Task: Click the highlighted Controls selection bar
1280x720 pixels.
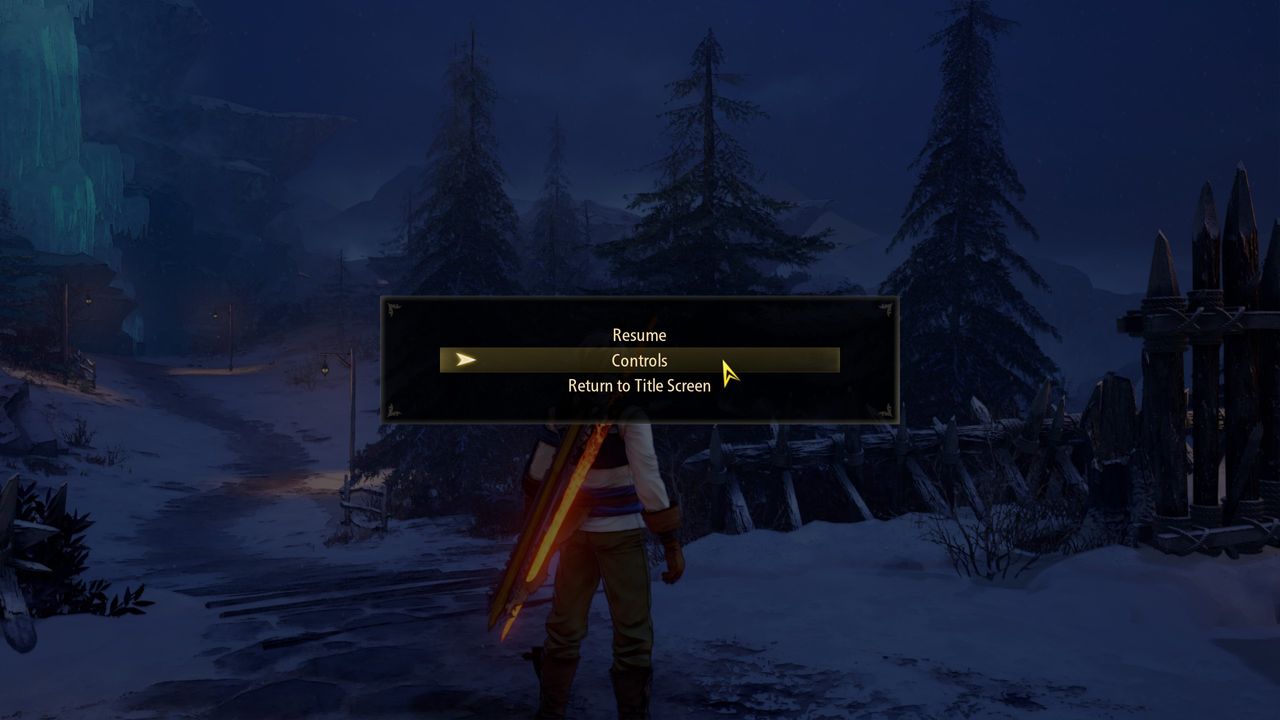Action: coord(639,360)
